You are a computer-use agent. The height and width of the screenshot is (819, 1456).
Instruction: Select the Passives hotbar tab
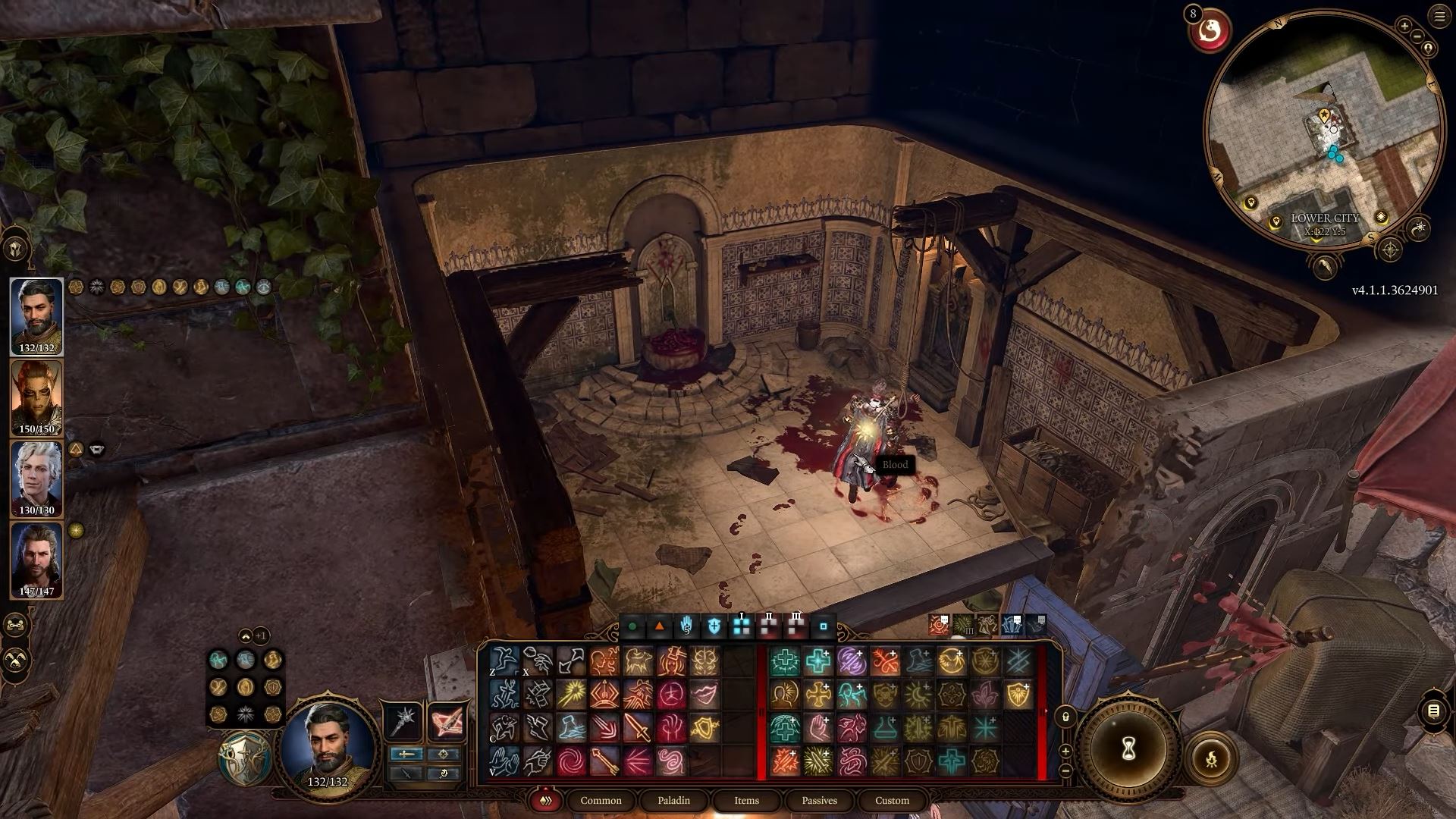819,800
